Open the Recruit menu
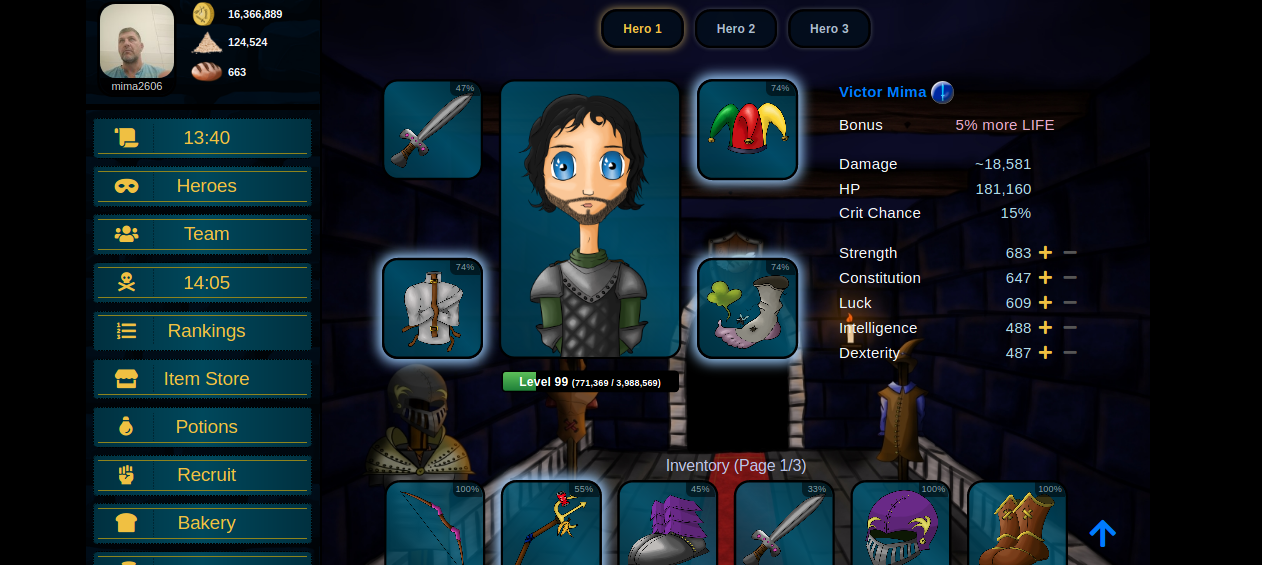 click(x=202, y=475)
